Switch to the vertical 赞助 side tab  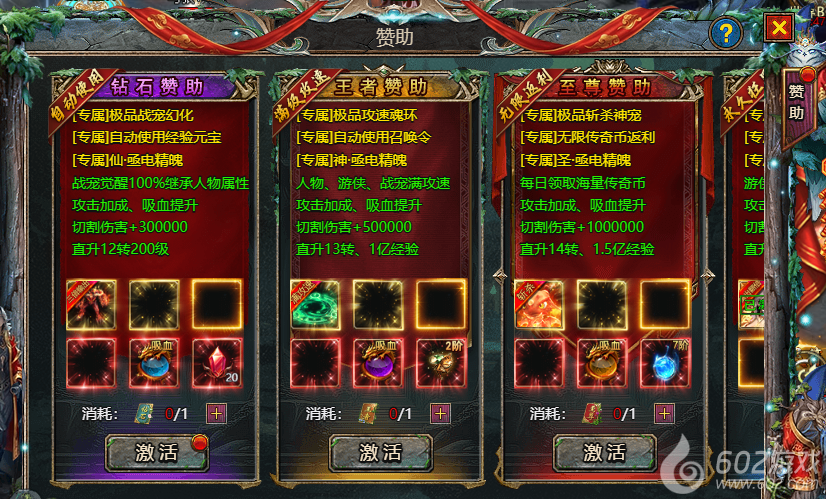click(796, 102)
